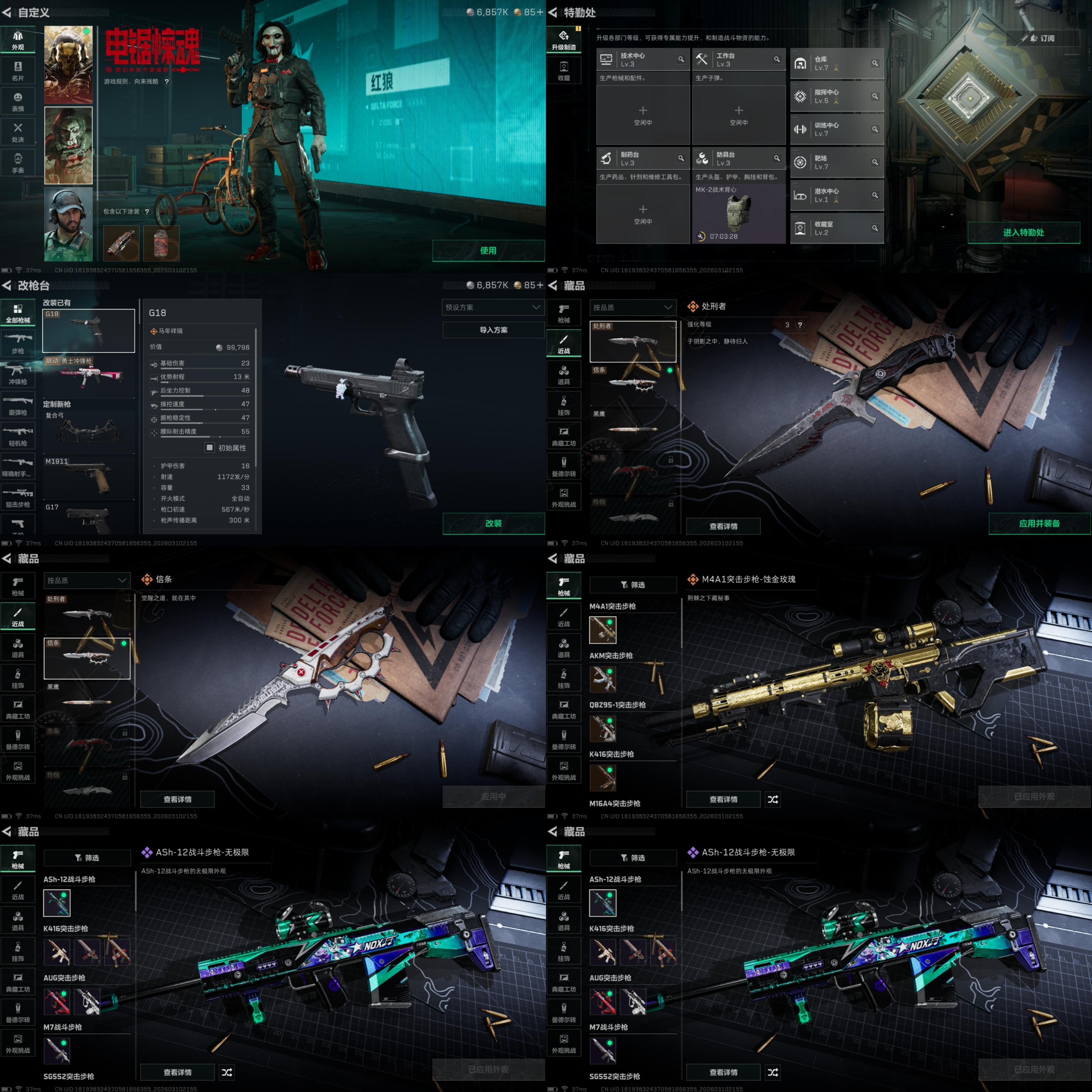Choose the 靶场 Lv.7 department
This screenshot has width=1092, height=1092.
(x=837, y=162)
